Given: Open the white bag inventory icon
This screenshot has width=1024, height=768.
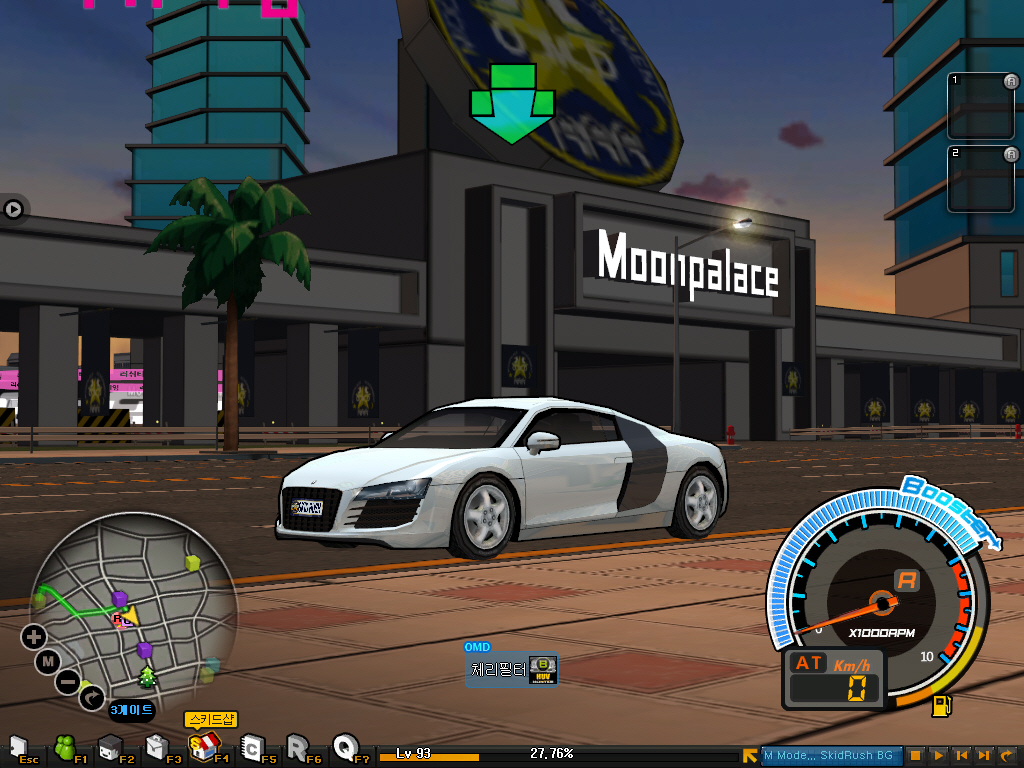Looking at the screenshot, I should coord(156,747).
